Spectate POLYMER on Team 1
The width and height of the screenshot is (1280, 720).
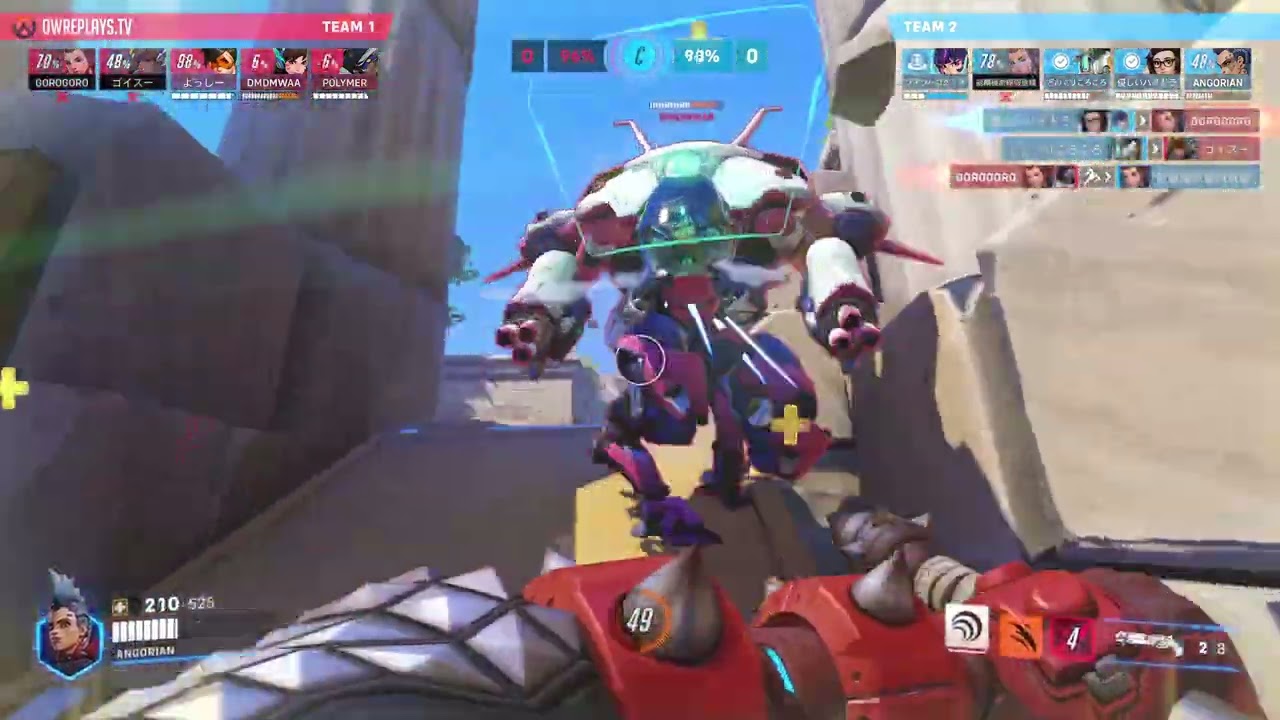pos(344,70)
